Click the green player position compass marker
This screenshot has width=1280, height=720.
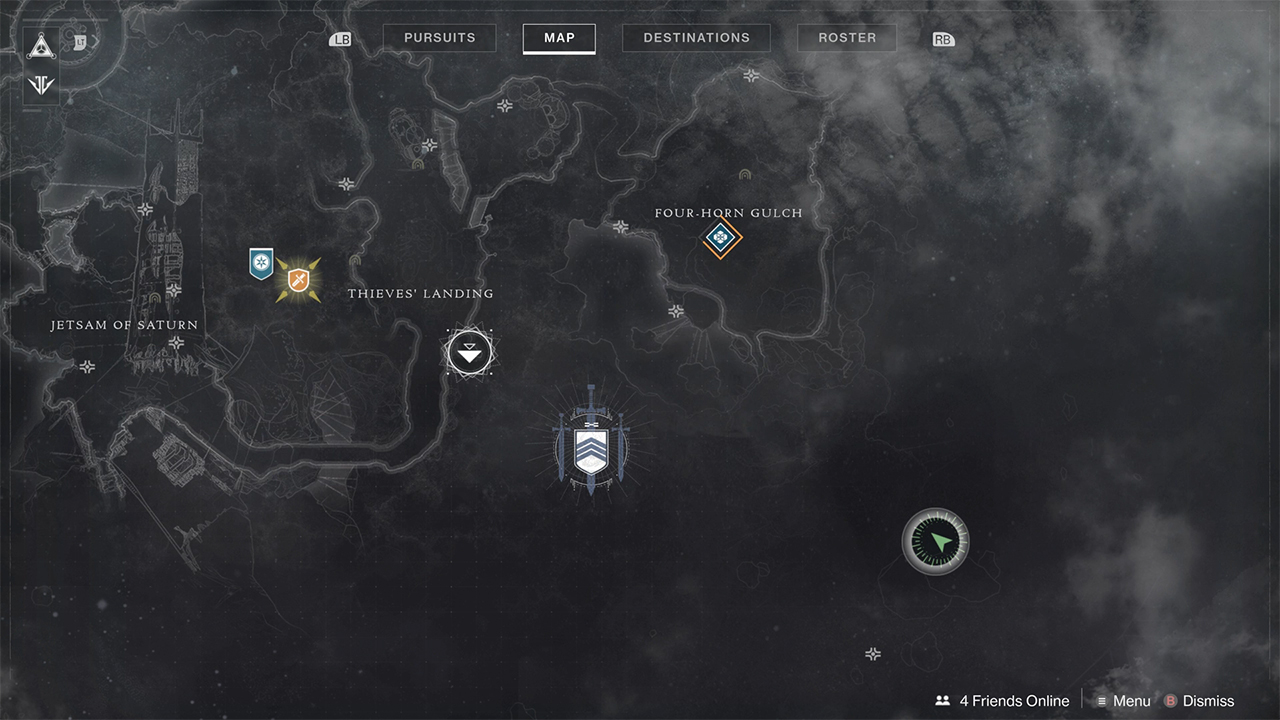point(935,541)
